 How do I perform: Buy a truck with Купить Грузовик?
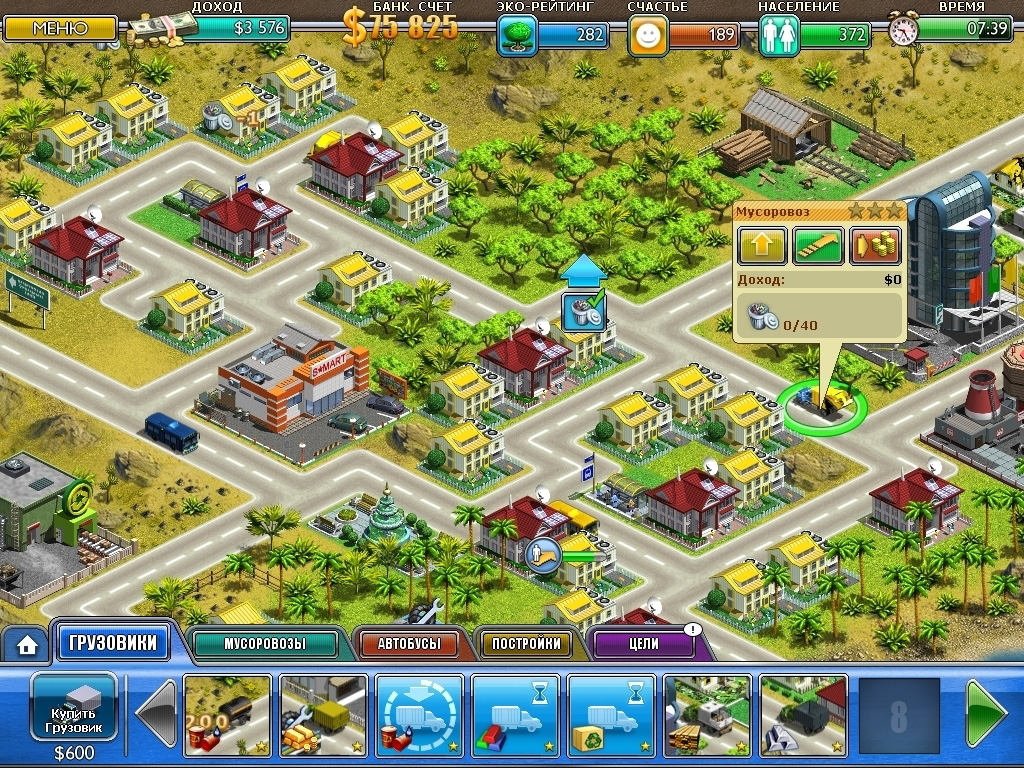coord(75,713)
